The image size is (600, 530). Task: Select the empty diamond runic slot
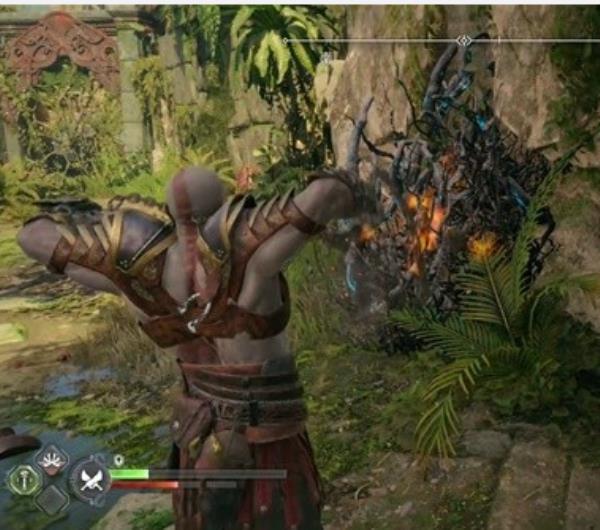50,500
